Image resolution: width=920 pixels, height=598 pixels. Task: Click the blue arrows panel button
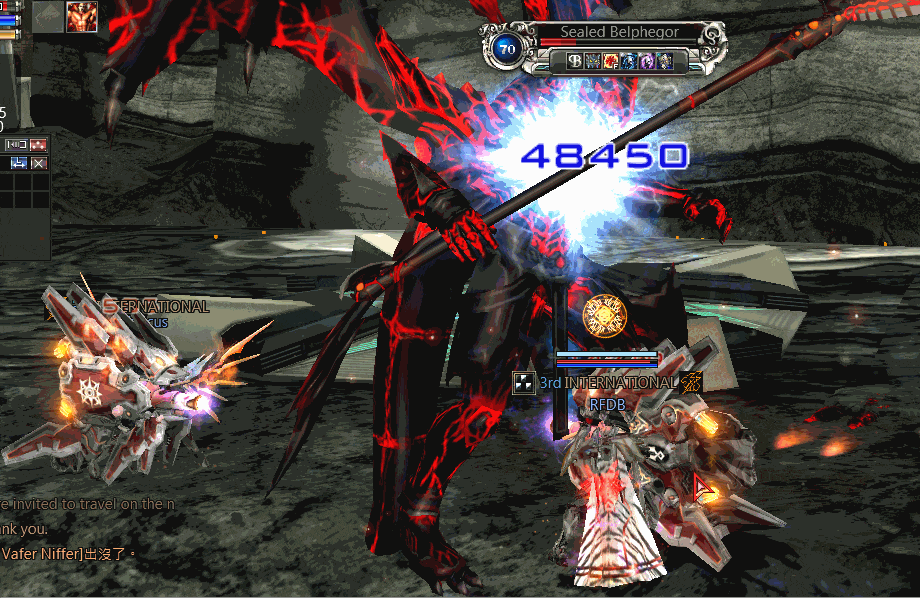coord(18,163)
